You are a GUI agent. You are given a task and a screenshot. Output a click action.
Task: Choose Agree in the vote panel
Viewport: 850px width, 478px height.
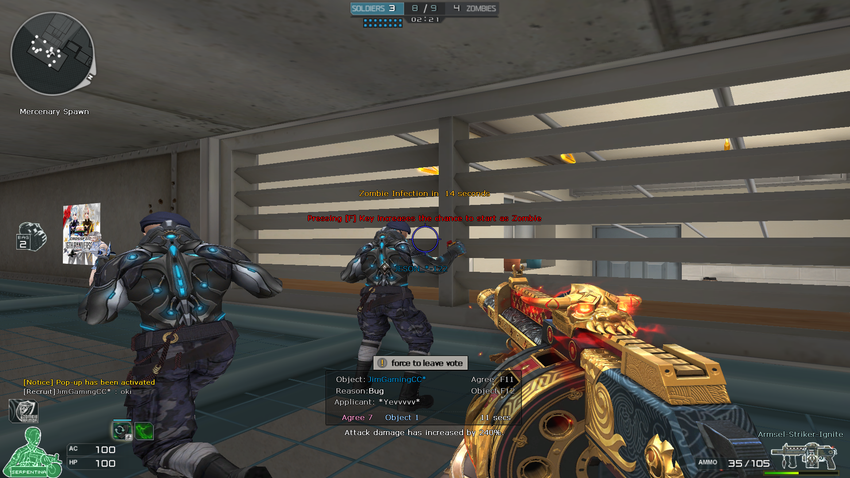pyautogui.click(x=357, y=417)
